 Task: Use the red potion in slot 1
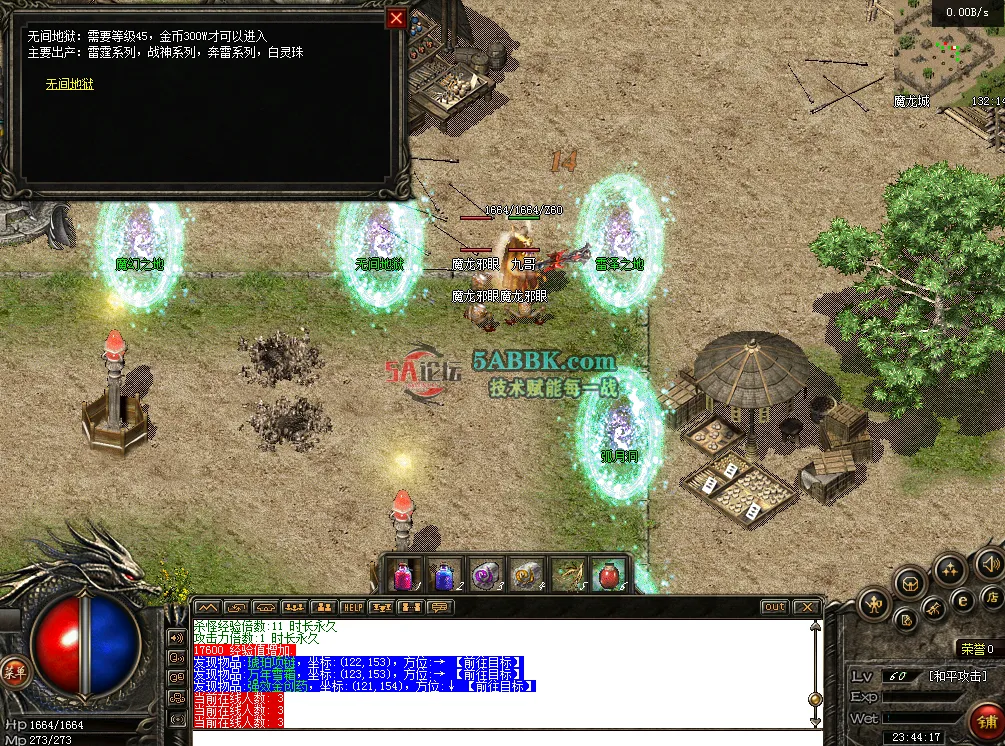(404, 575)
